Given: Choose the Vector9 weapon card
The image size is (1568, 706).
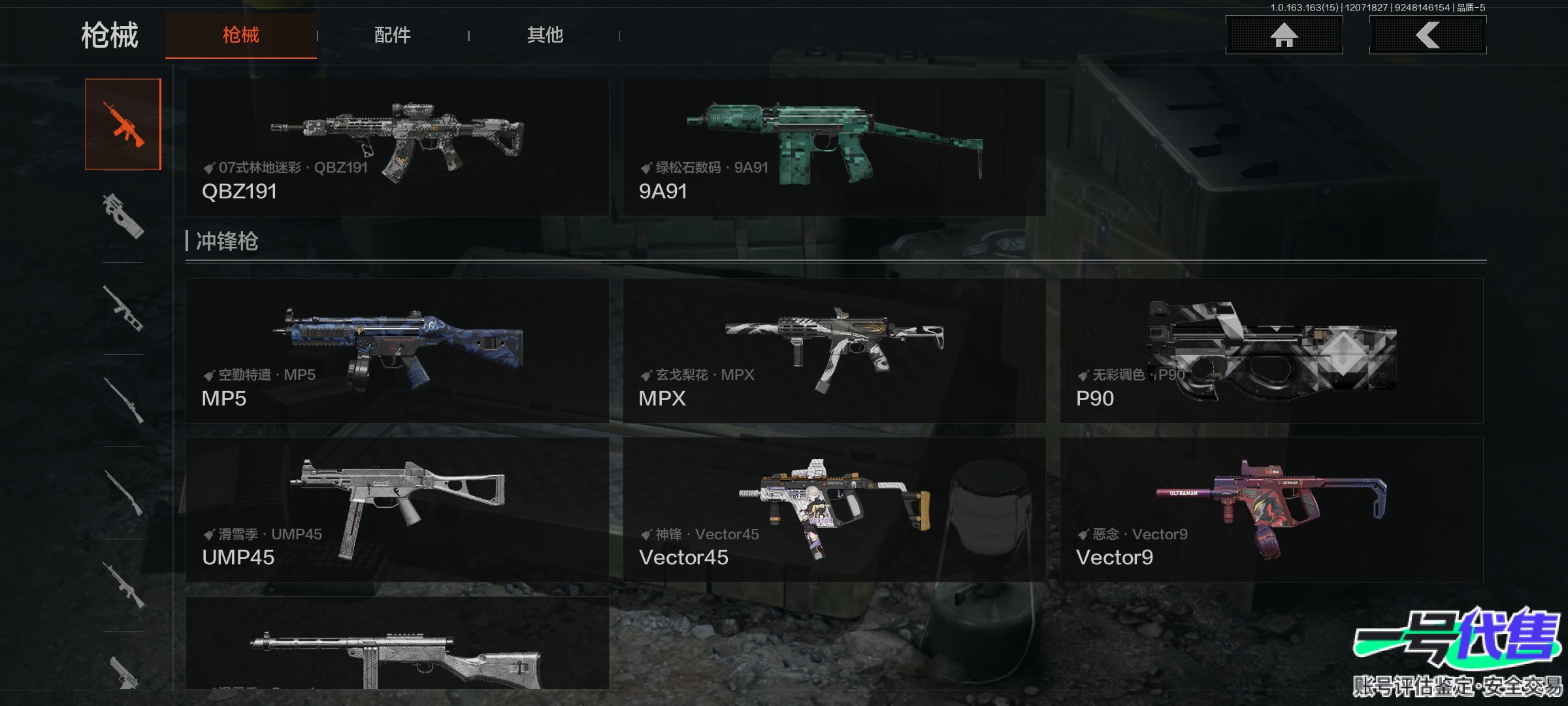Looking at the screenshot, I should (1271, 509).
